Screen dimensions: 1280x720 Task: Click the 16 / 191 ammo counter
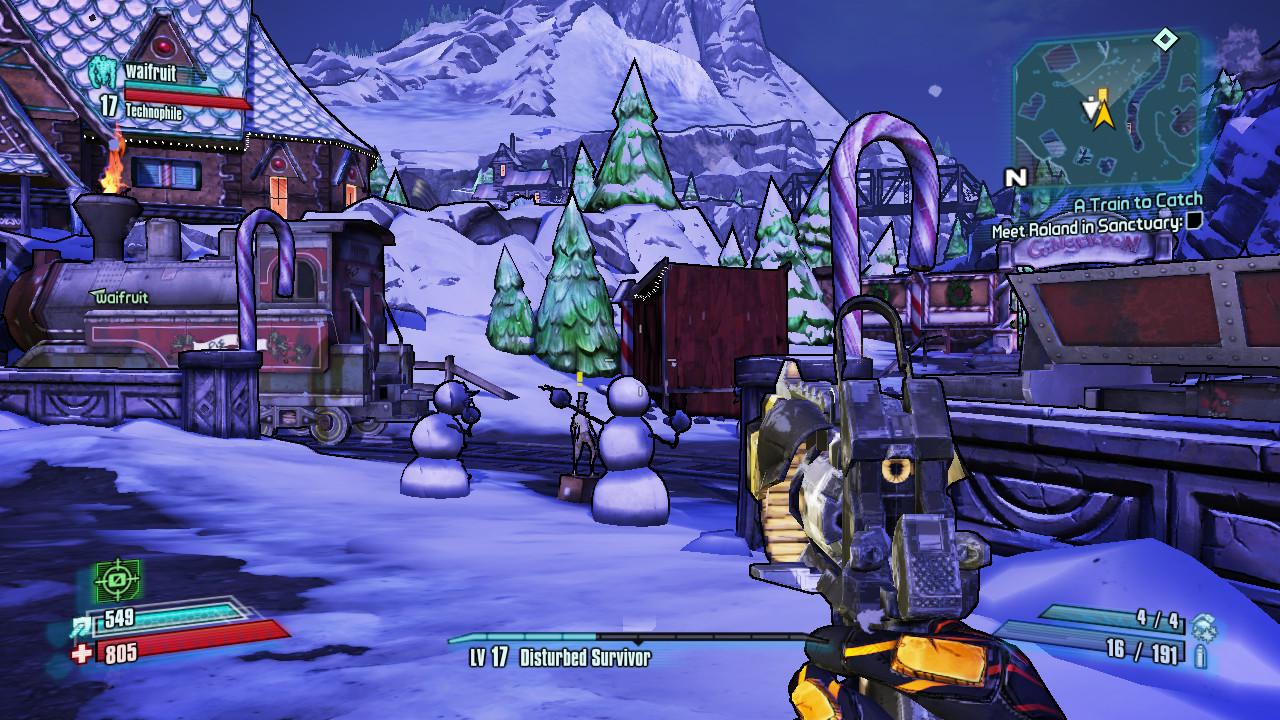[1141, 652]
